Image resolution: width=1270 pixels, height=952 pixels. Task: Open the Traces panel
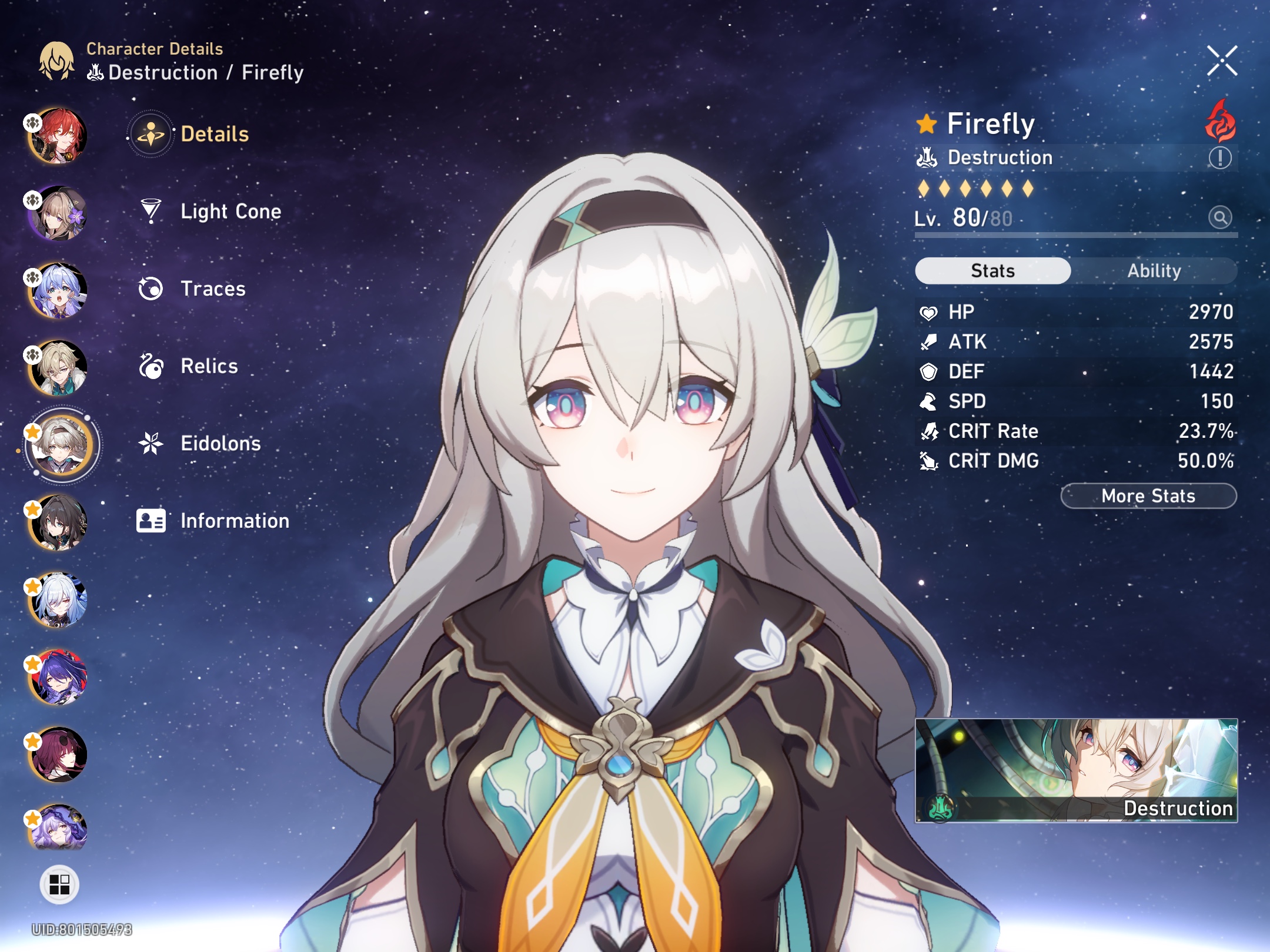coord(213,289)
